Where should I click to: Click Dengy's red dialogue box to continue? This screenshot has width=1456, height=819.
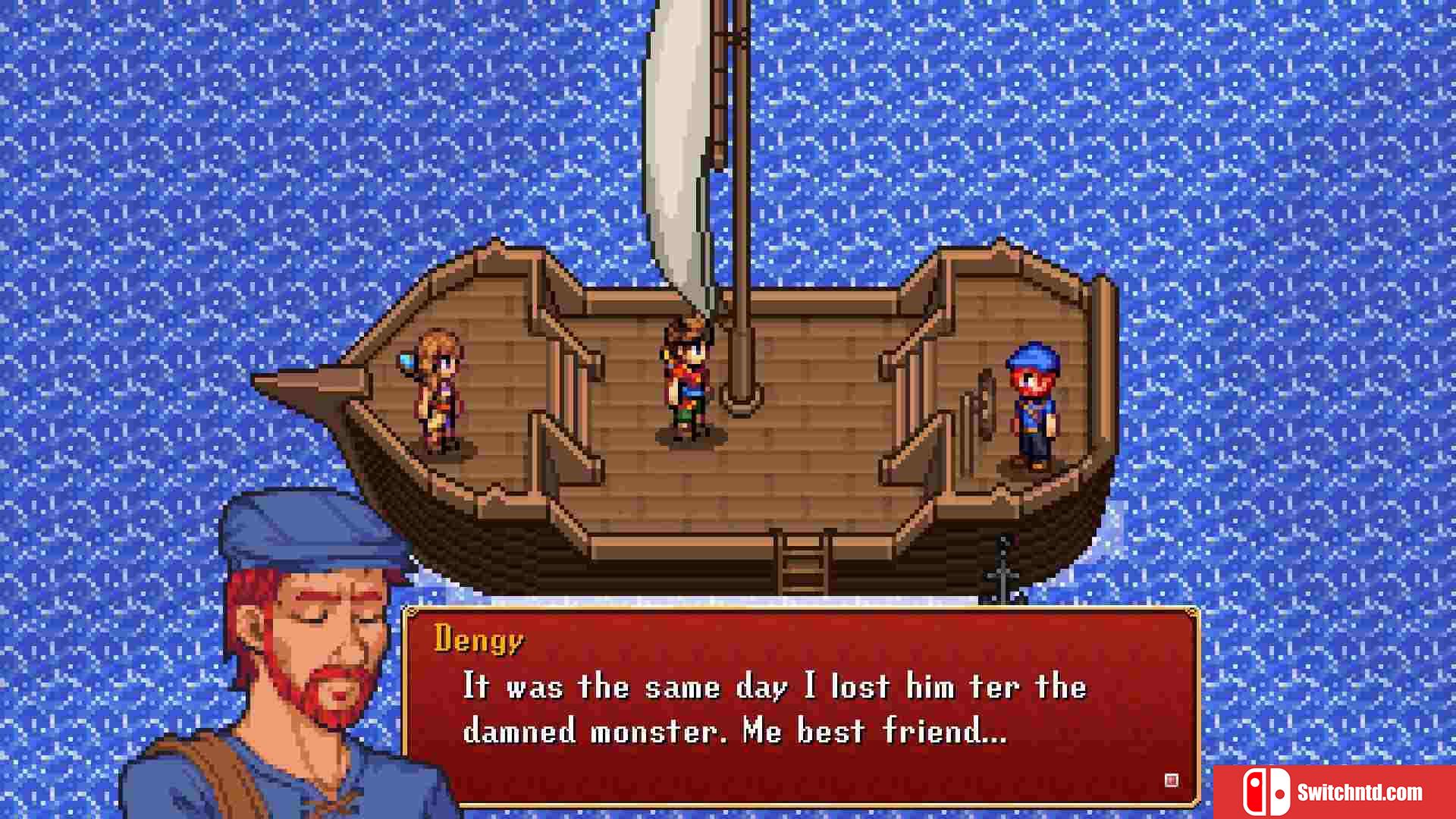click(x=800, y=705)
